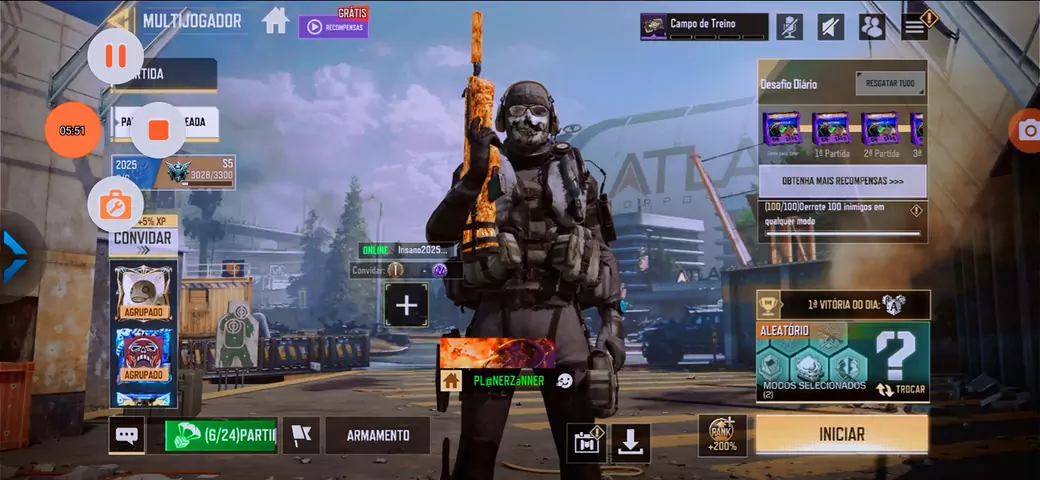Open the free RECOMPENSAS offer

point(333,26)
